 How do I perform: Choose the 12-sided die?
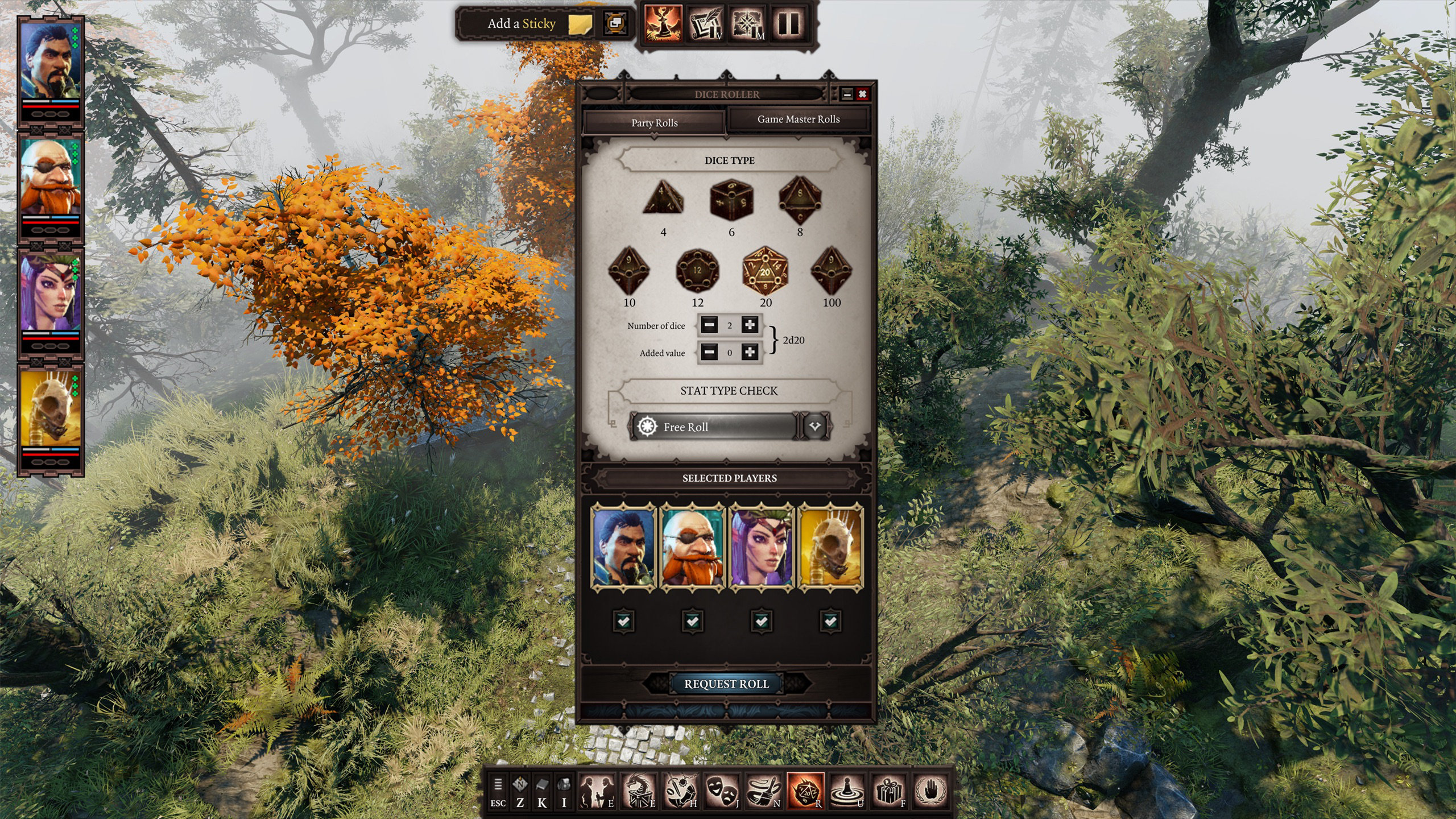pyautogui.click(x=697, y=270)
